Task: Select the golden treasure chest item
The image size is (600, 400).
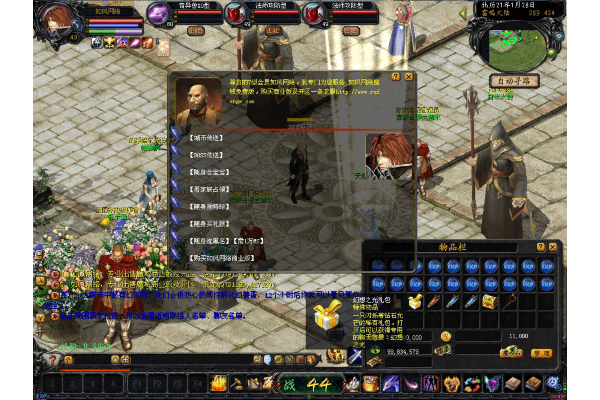Action: [x=489, y=301]
